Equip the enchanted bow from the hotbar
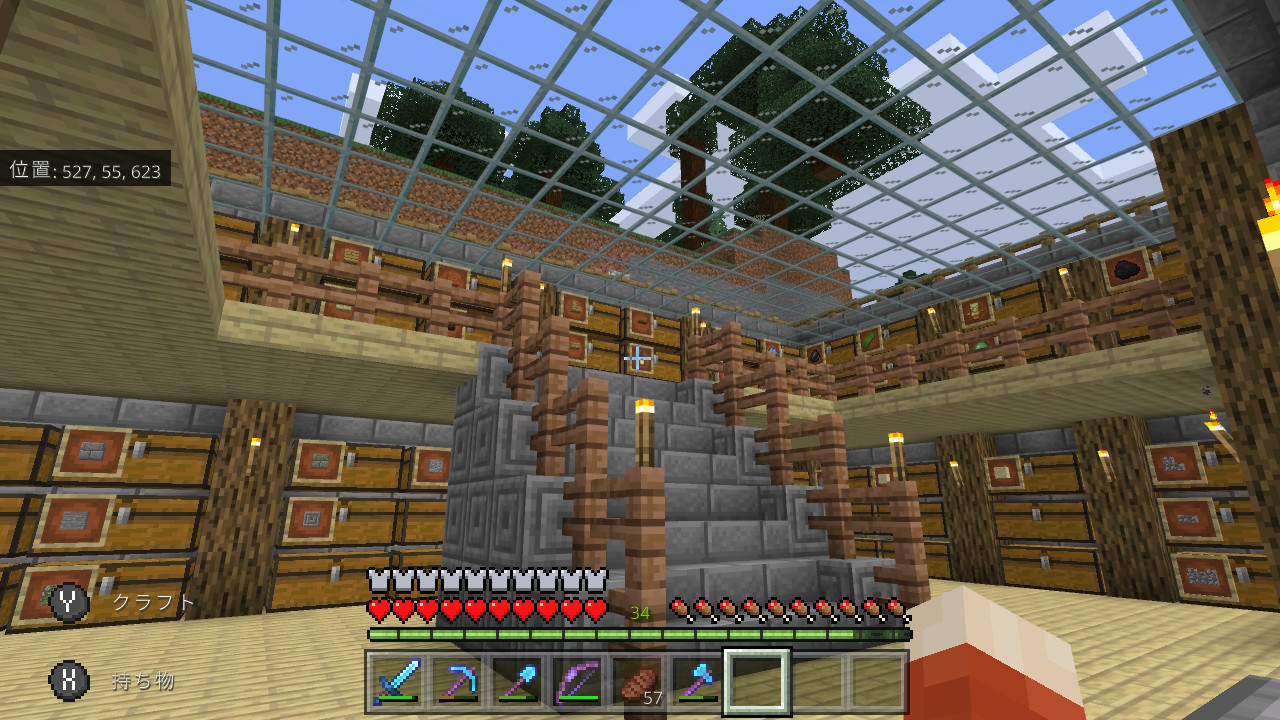 pyautogui.click(x=577, y=682)
